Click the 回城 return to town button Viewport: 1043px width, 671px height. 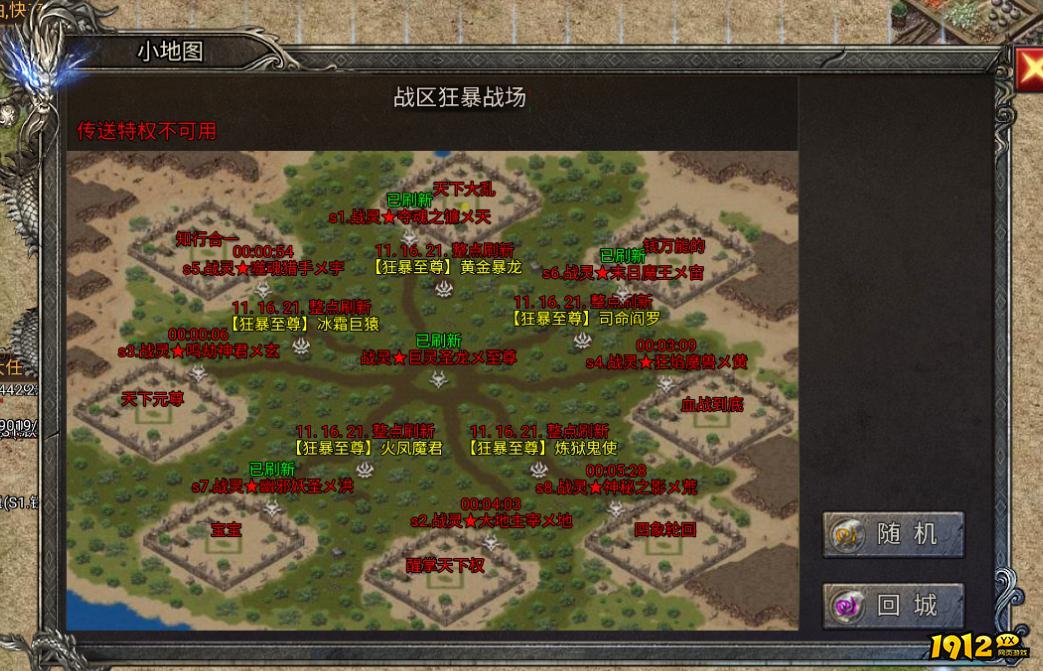(x=893, y=605)
